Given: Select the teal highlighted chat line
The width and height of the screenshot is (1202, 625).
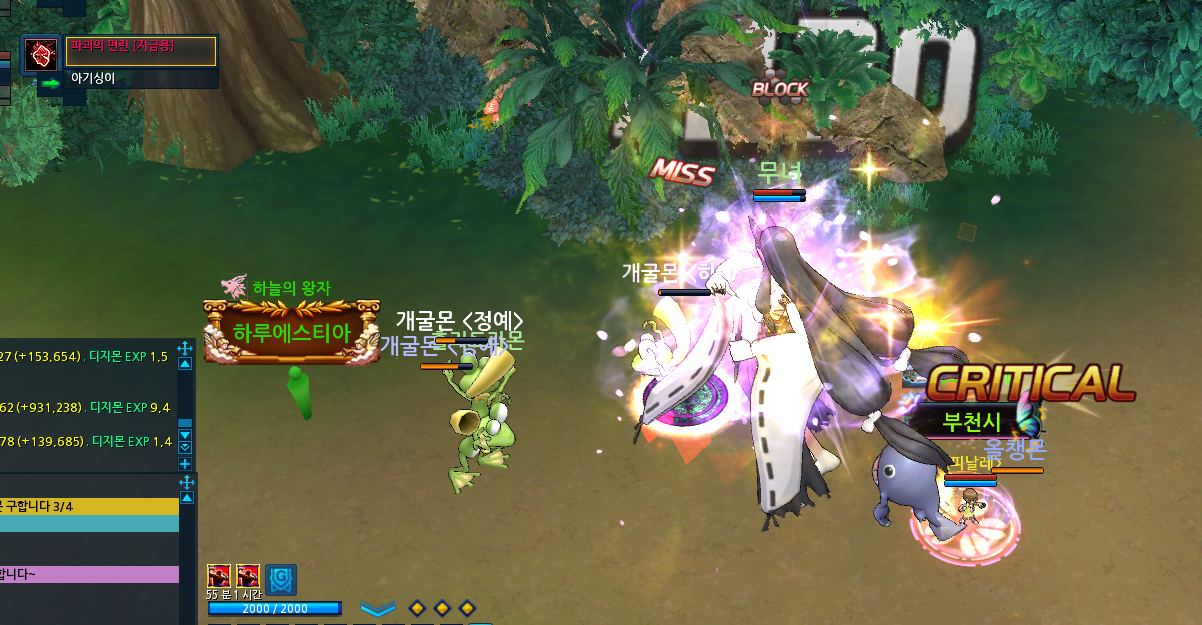Looking at the screenshot, I should (x=90, y=523).
